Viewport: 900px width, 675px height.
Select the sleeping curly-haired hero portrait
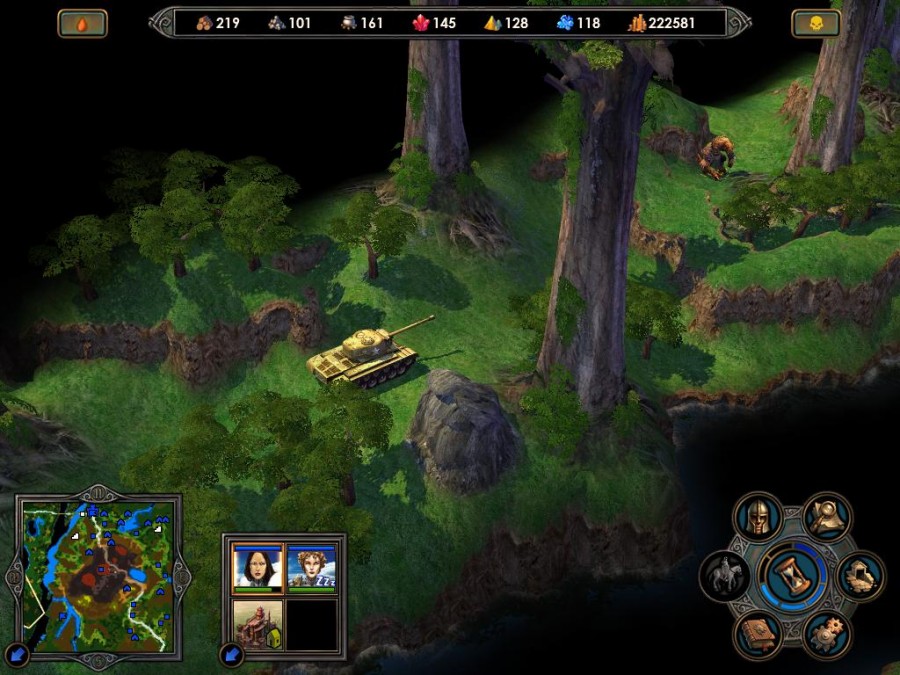(x=312, y=567)
